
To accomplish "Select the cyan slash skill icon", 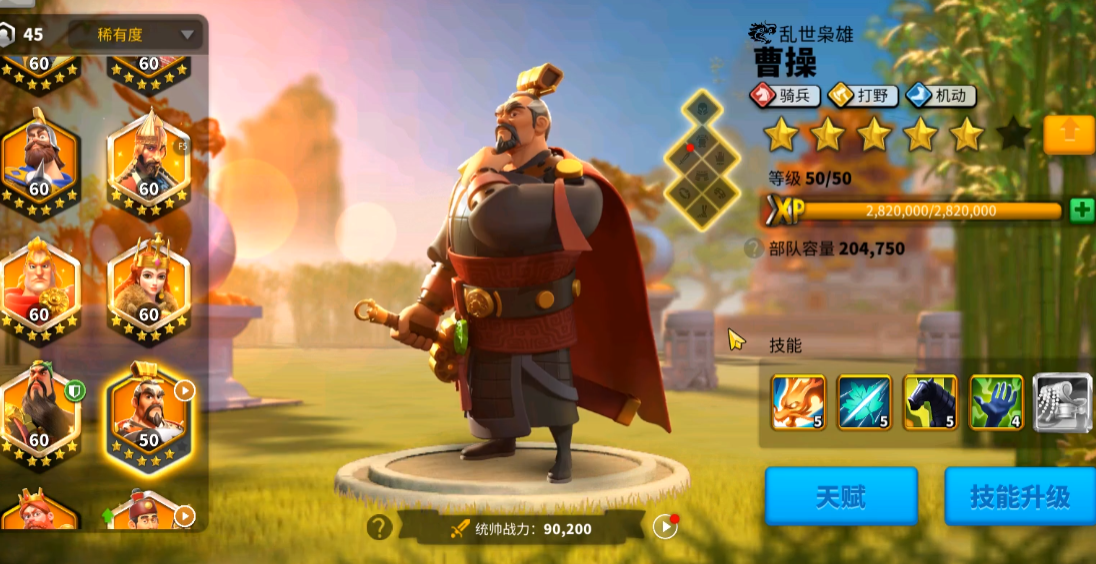I will tap(864, 403).
